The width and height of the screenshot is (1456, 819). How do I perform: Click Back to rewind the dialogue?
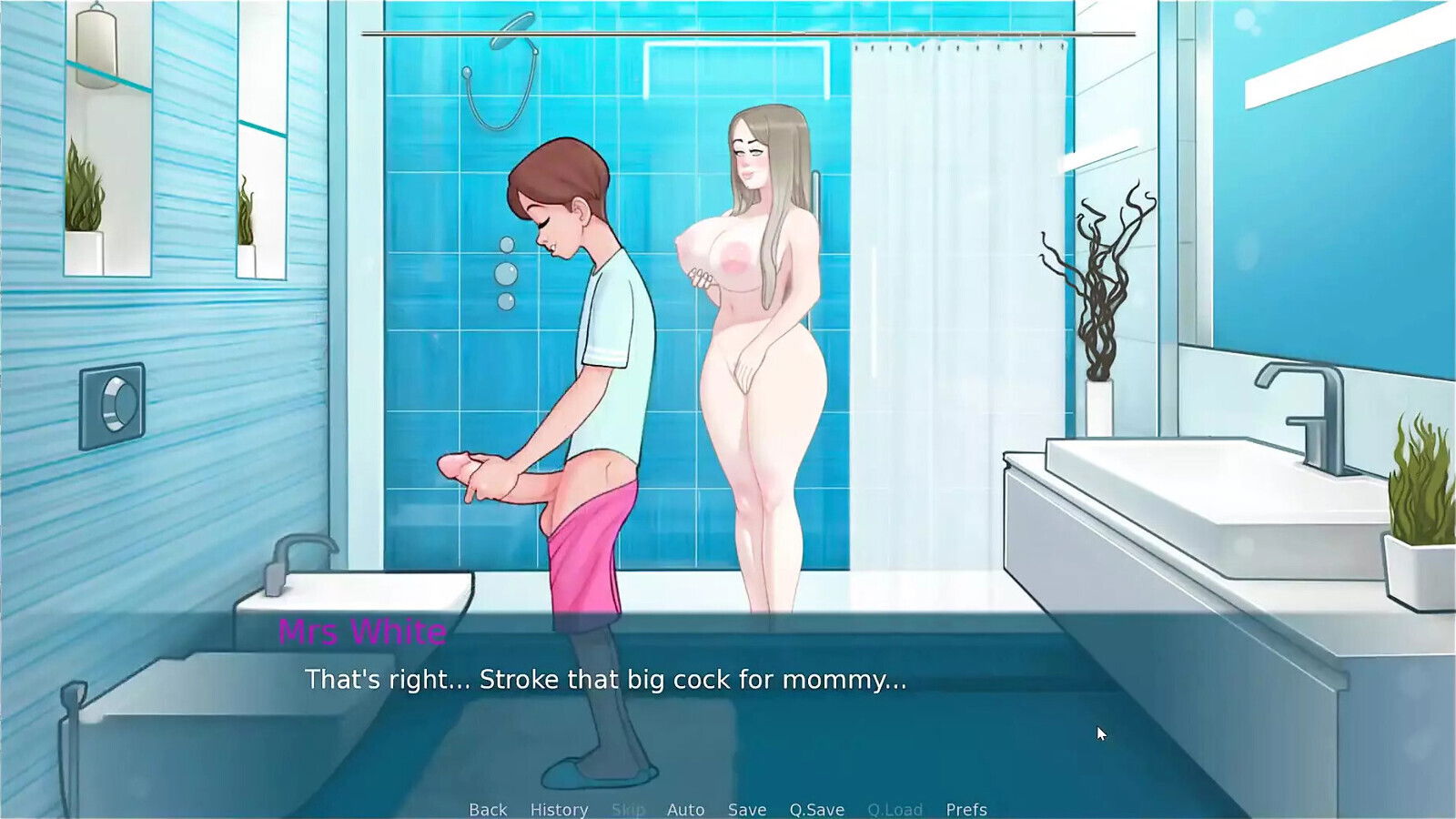coord(488,809)
